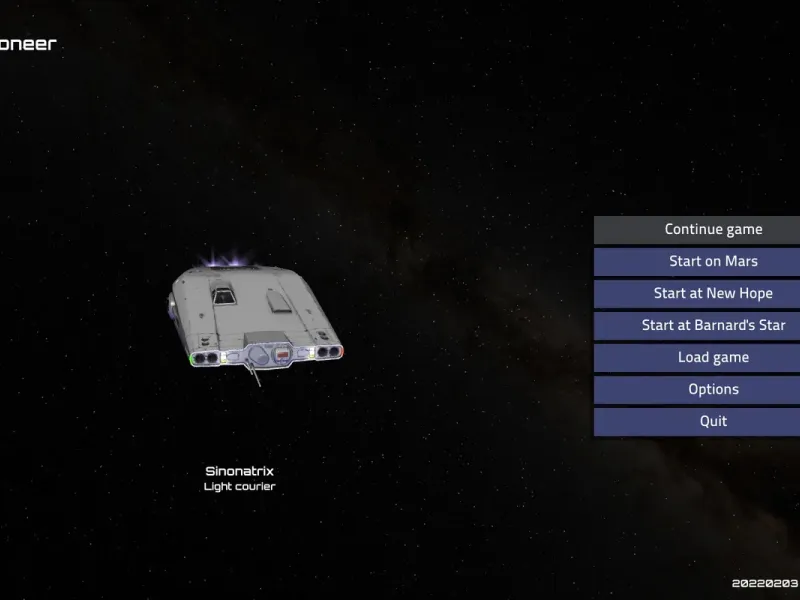Begin a game with Start at New Hope
The height and width of the screenshot is (600, 800).
pyautogui.click(x=712, y=294)
